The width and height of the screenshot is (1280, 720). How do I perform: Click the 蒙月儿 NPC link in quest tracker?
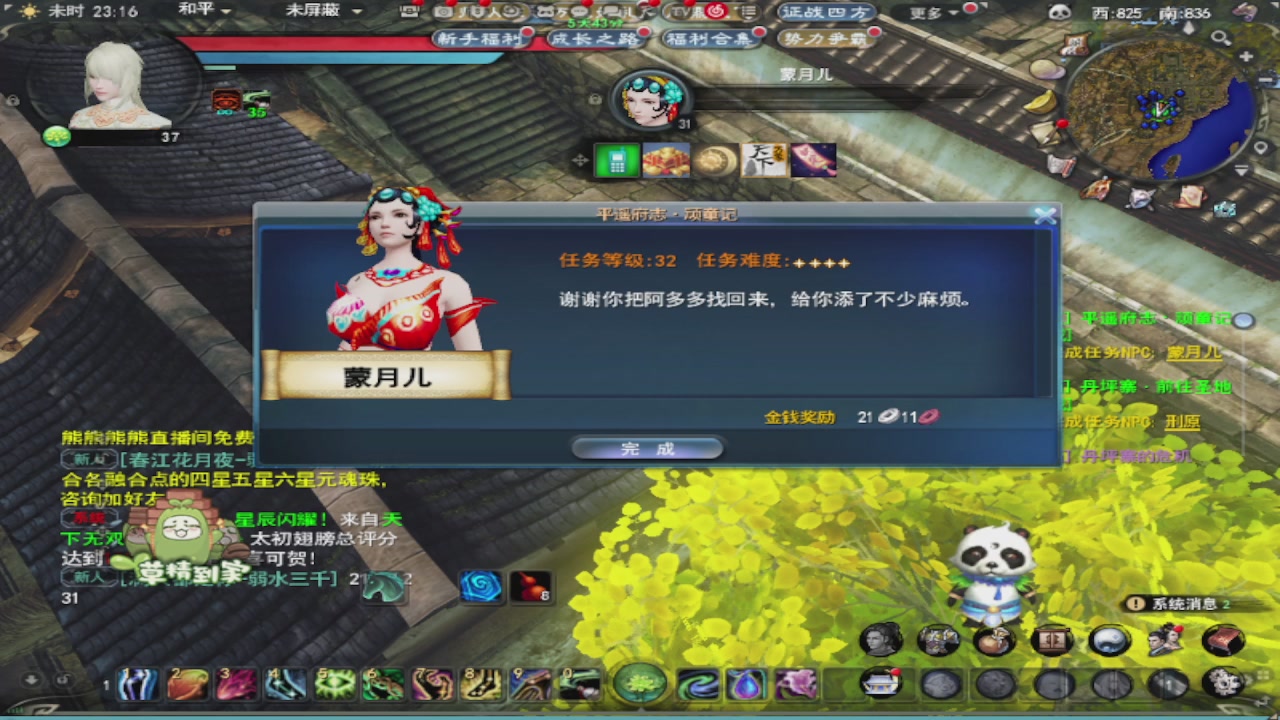pos(1197,353)
